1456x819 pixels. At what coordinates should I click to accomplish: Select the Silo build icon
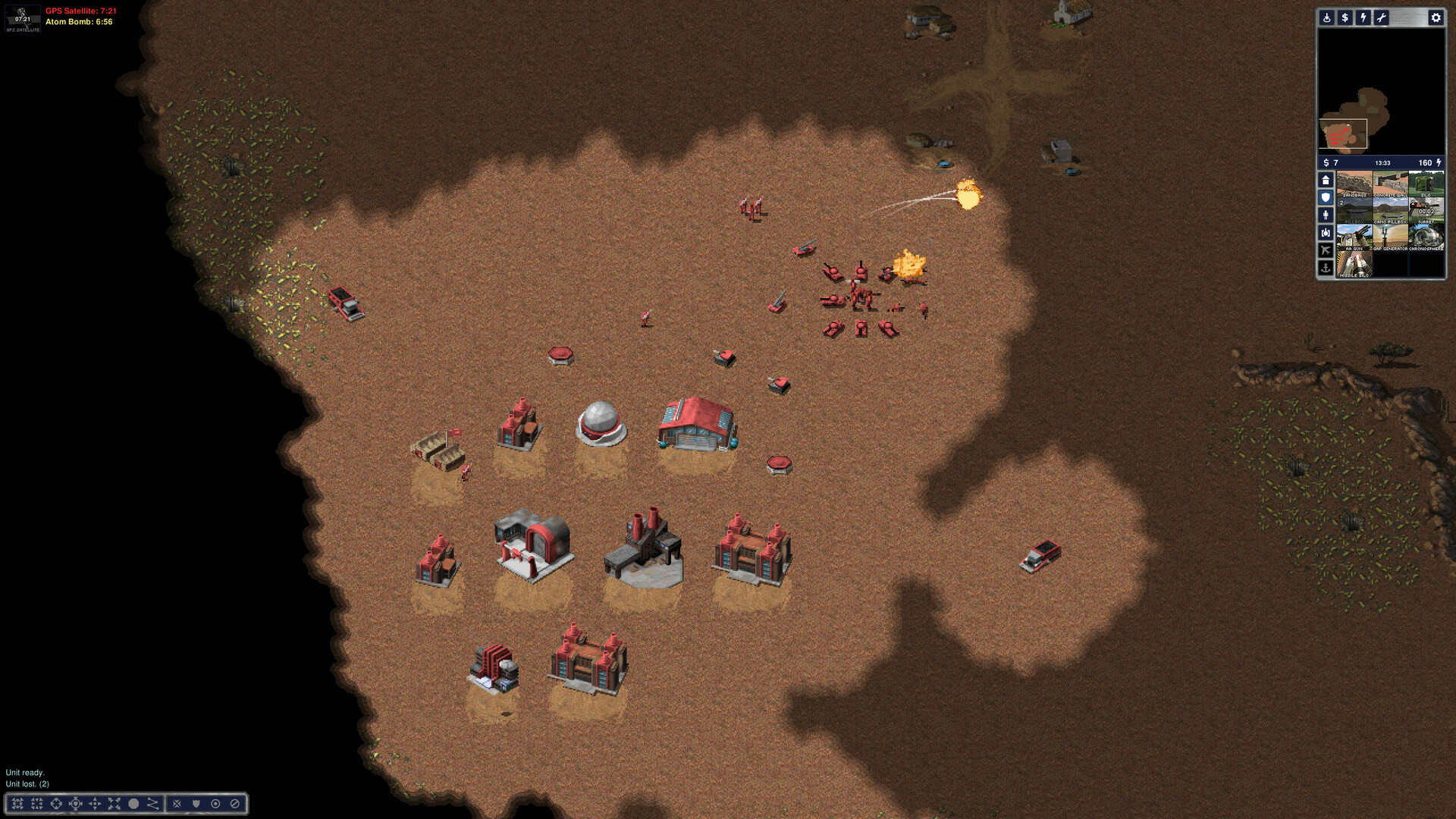(1426, 184)
